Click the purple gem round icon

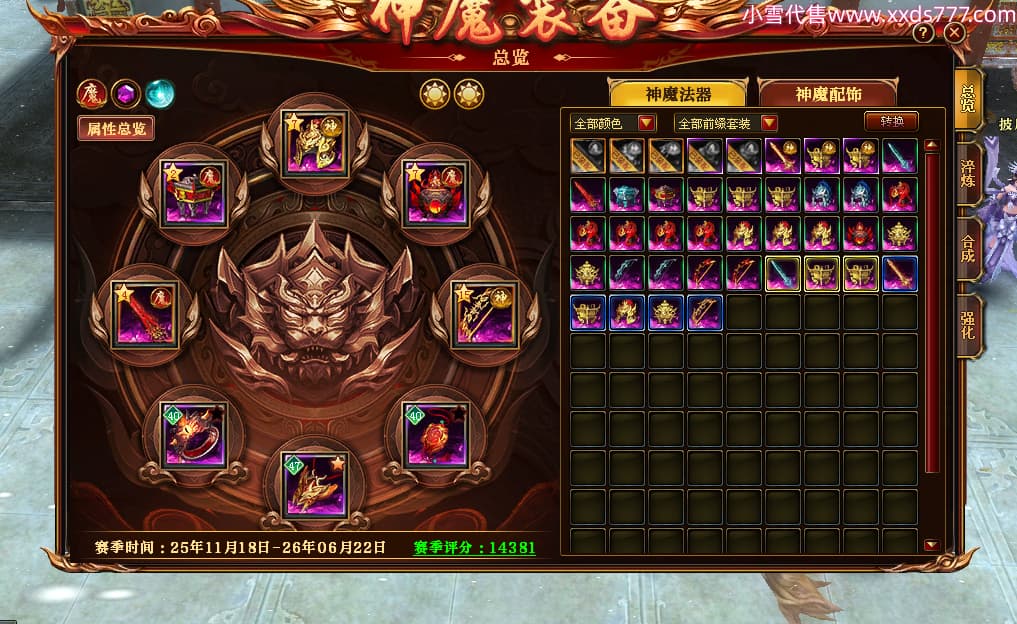(x=125, y=94)
